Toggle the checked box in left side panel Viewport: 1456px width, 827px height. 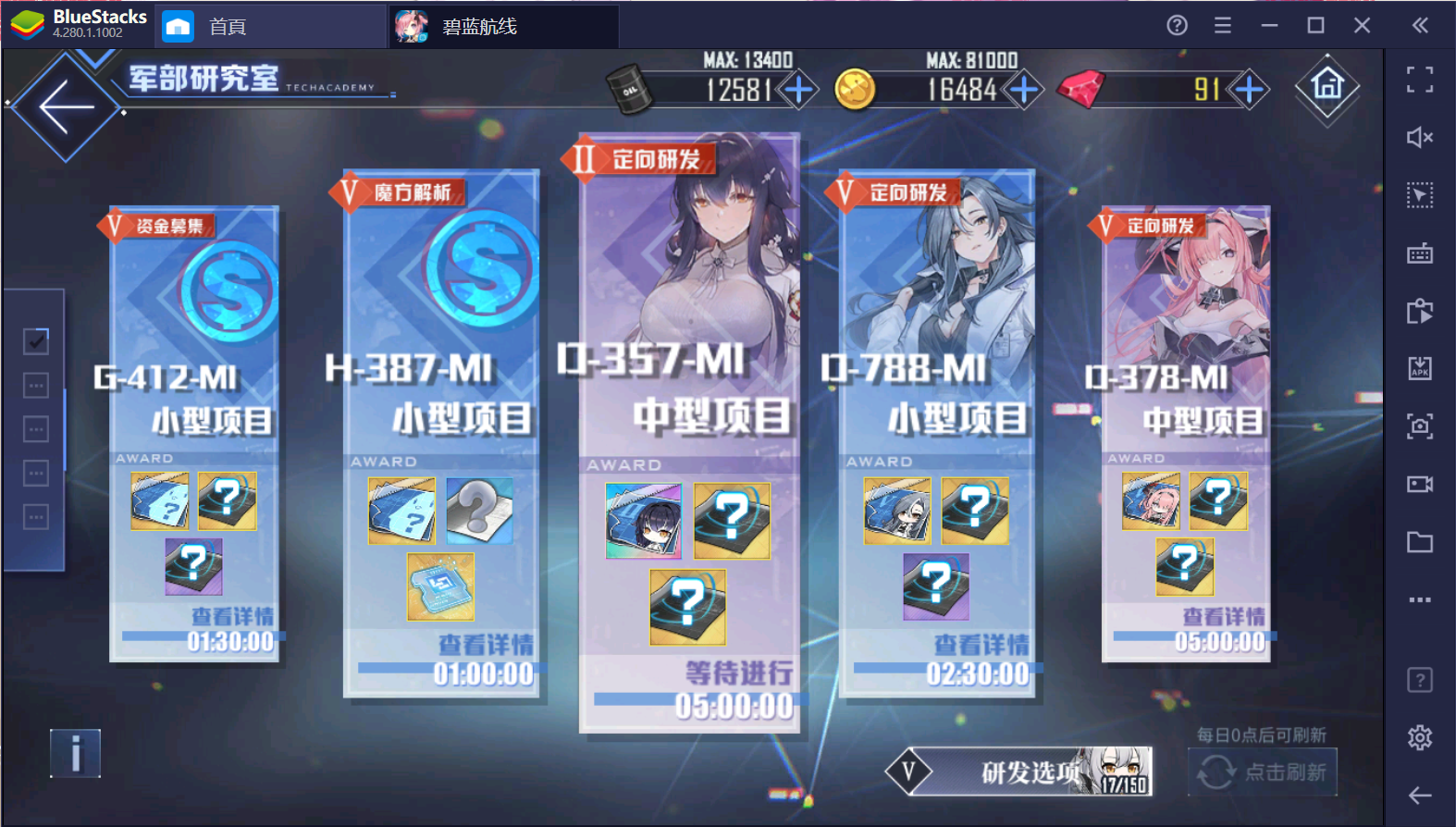click(35, 340)
